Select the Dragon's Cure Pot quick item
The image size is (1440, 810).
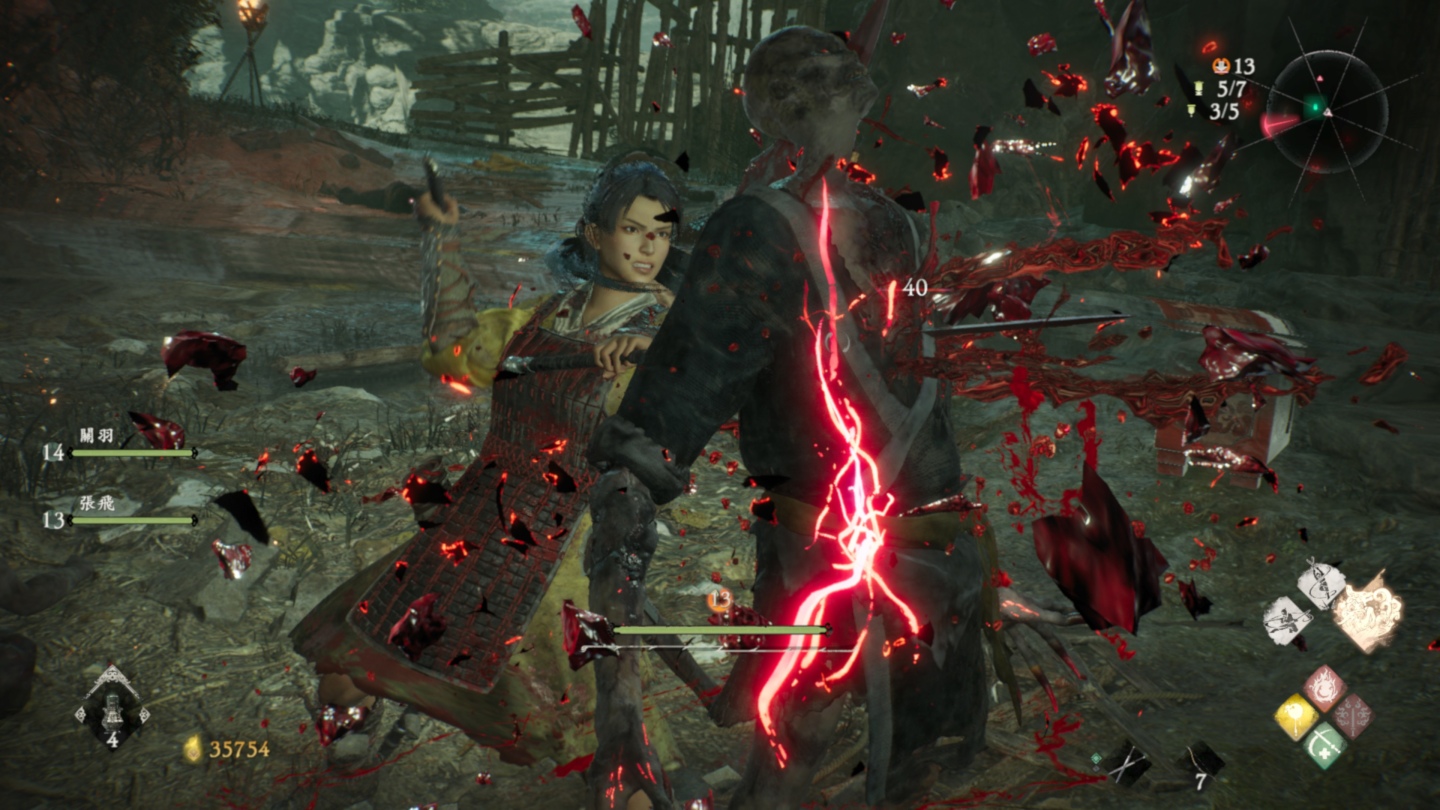(x=113, y=708)
